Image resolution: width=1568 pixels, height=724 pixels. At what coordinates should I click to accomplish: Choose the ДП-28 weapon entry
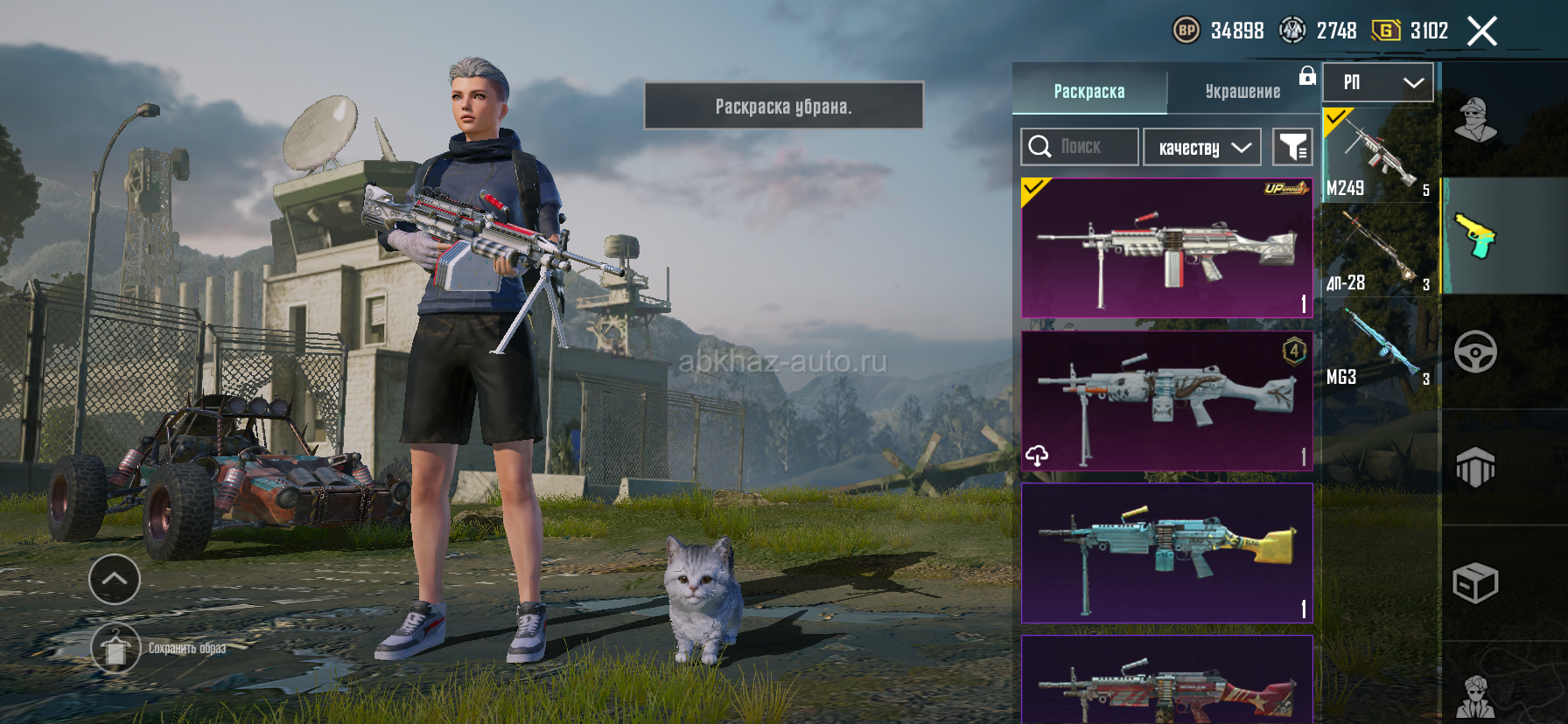pos(1378,252)
